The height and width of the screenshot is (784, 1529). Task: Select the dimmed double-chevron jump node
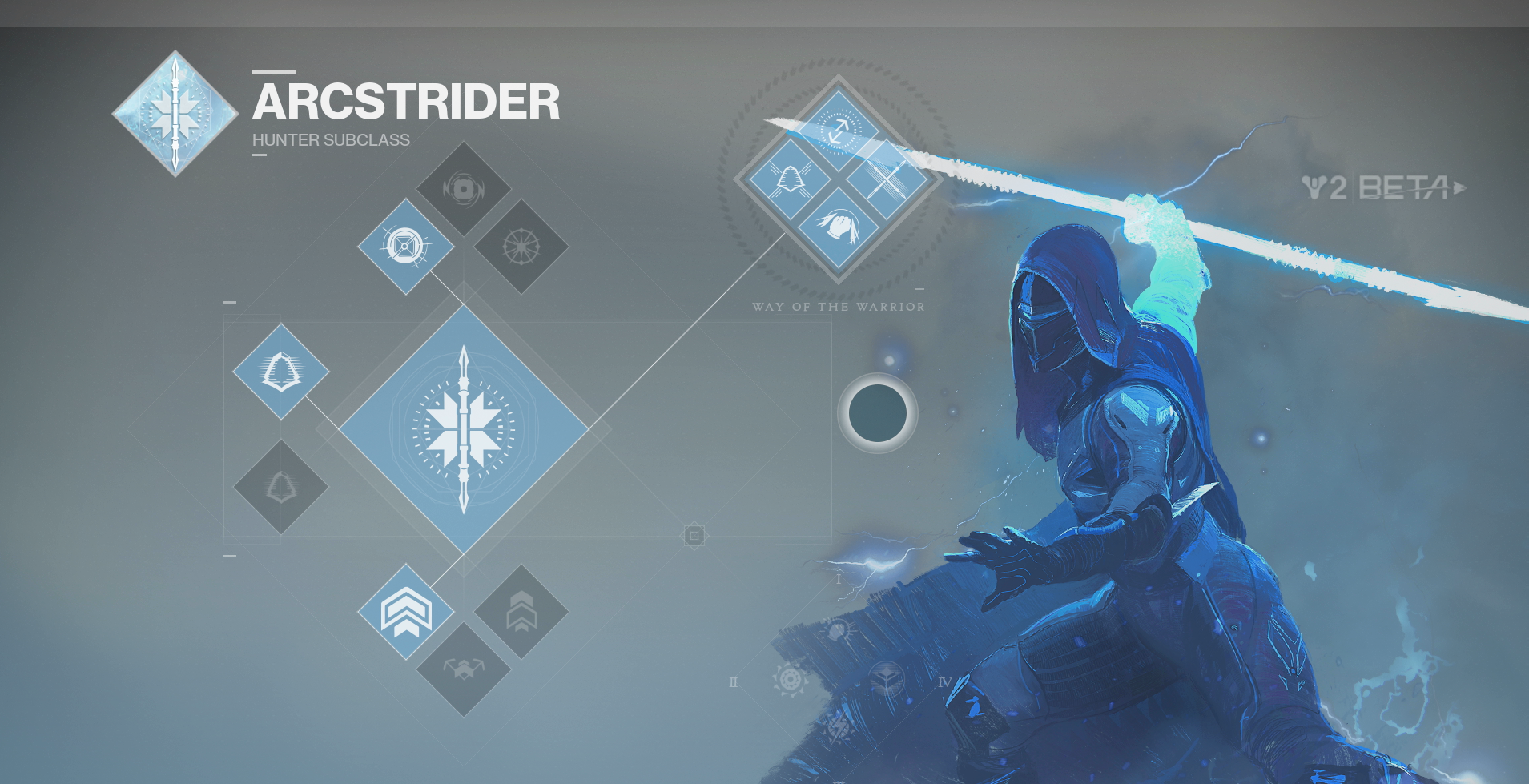521,612
